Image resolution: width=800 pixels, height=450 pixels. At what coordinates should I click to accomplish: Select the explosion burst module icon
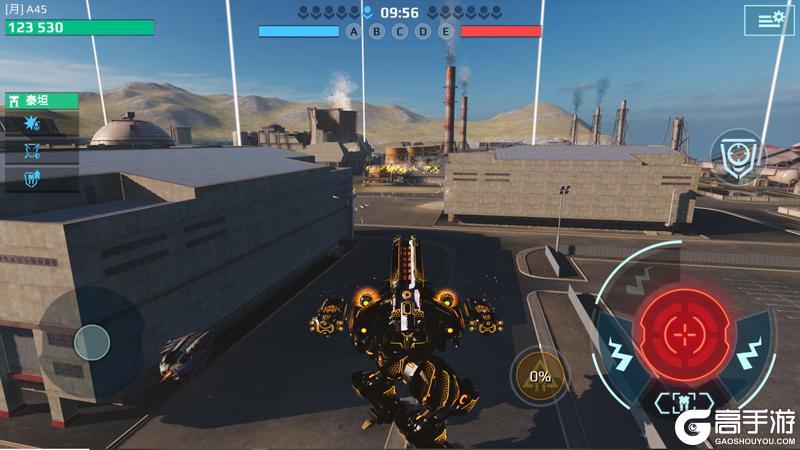(x=30, y=124)
